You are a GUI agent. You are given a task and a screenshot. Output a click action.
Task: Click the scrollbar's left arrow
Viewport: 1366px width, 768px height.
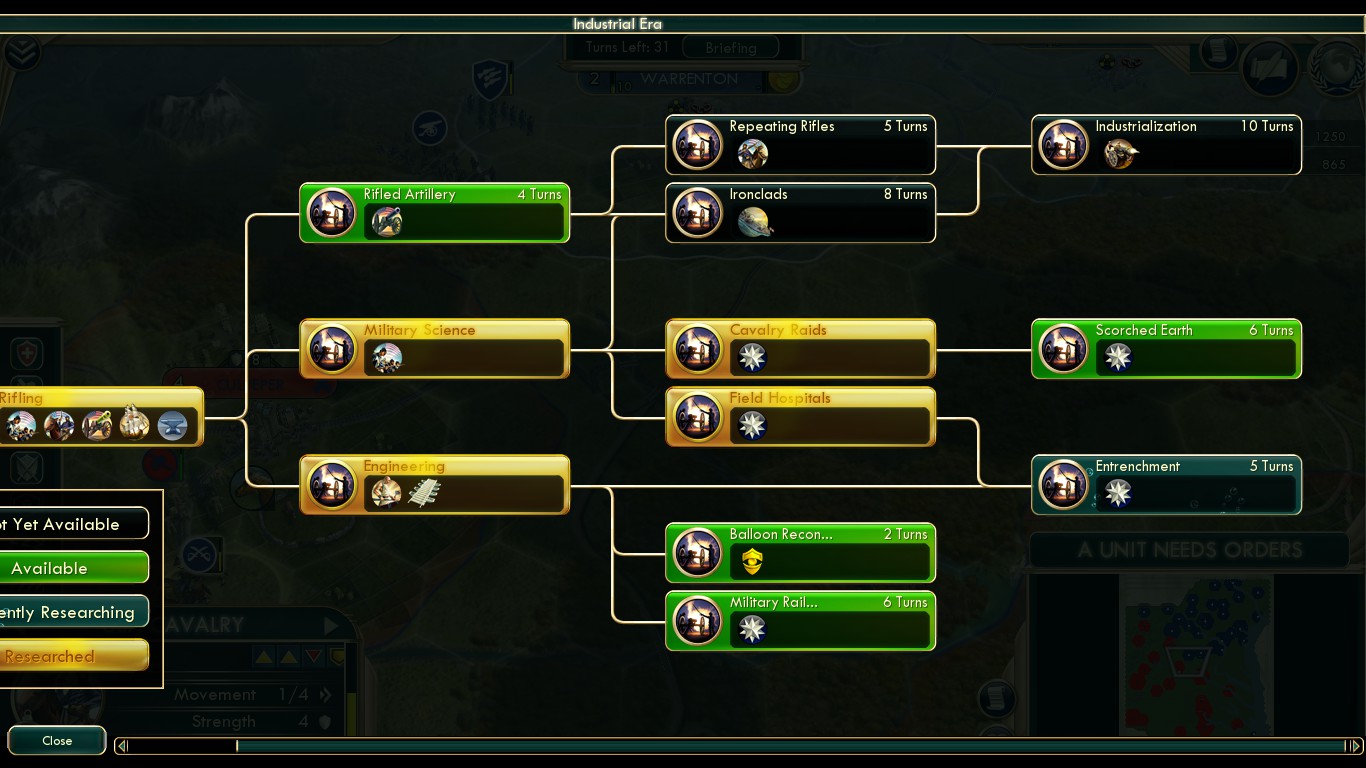[122, 746]
